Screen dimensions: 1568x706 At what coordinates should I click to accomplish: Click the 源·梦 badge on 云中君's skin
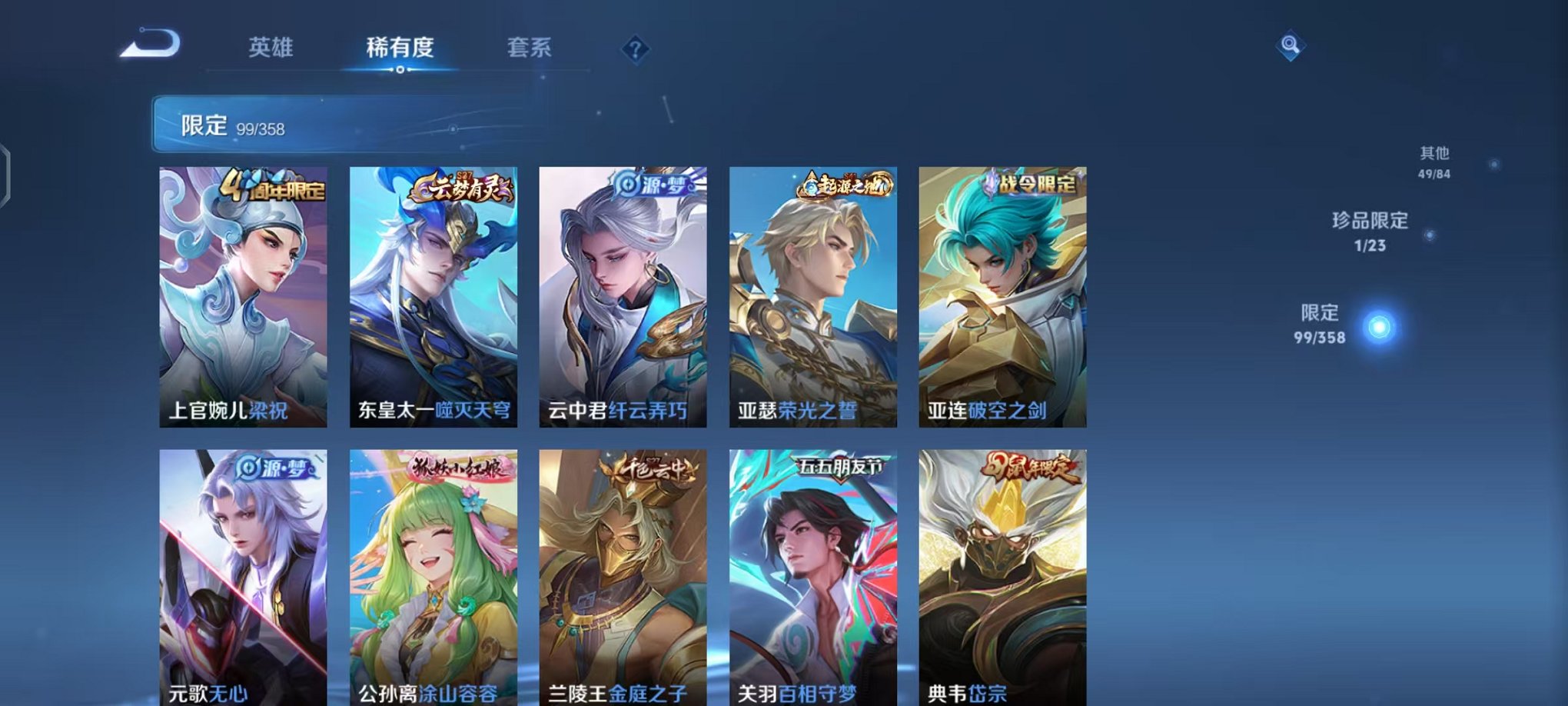pos(655,185)
